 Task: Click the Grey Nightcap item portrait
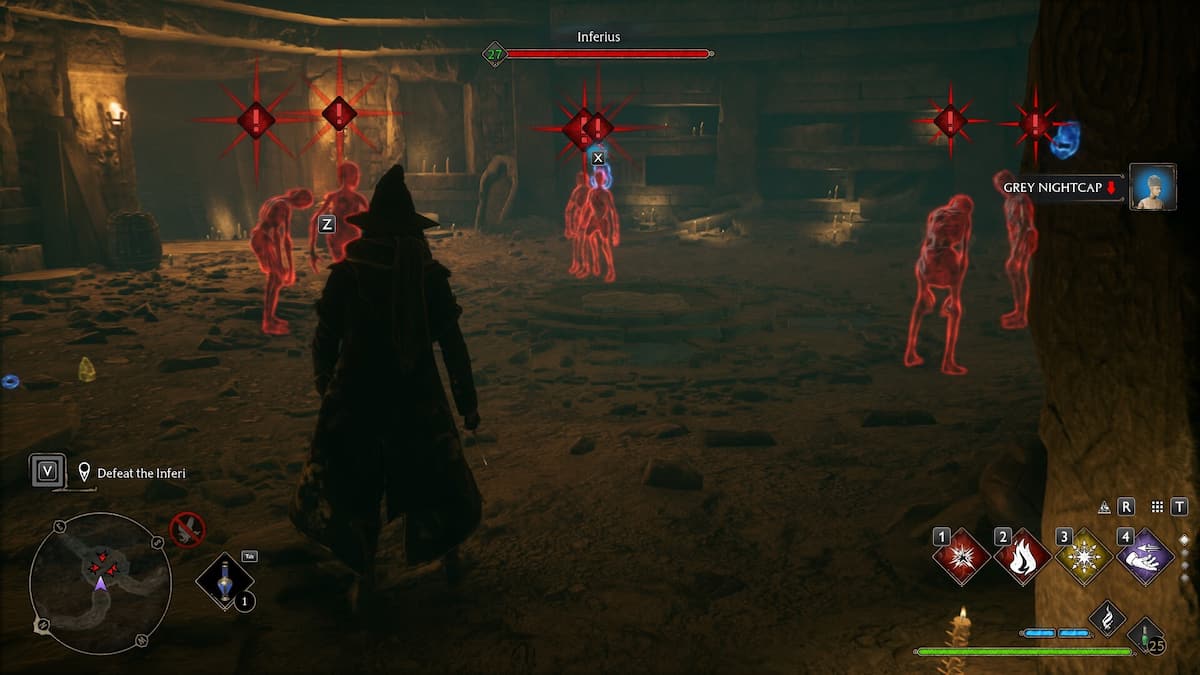(x=1152, y=187)
